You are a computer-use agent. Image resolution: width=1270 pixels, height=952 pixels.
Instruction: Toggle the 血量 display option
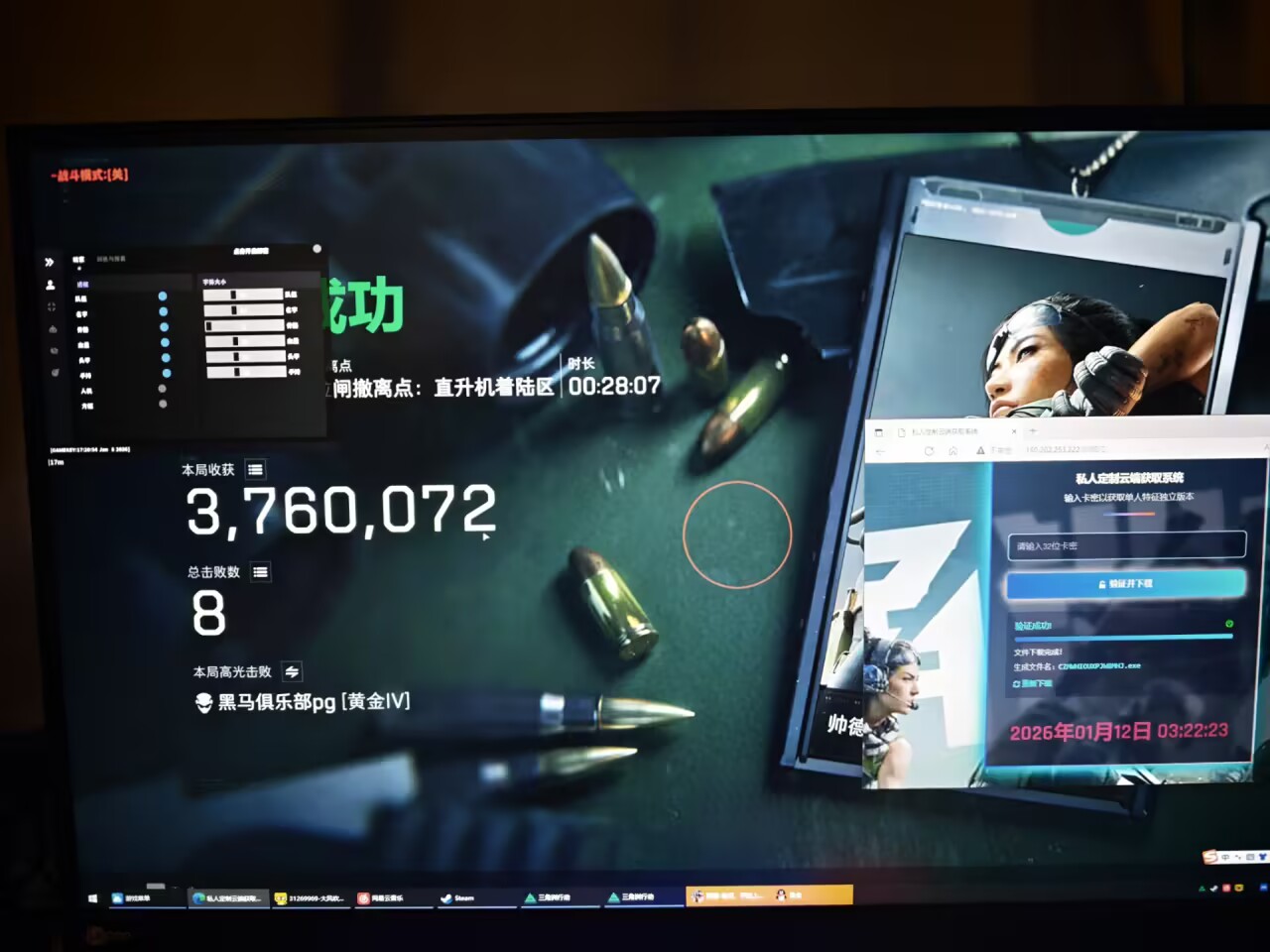pyautogui.click(x=164, y=342)
